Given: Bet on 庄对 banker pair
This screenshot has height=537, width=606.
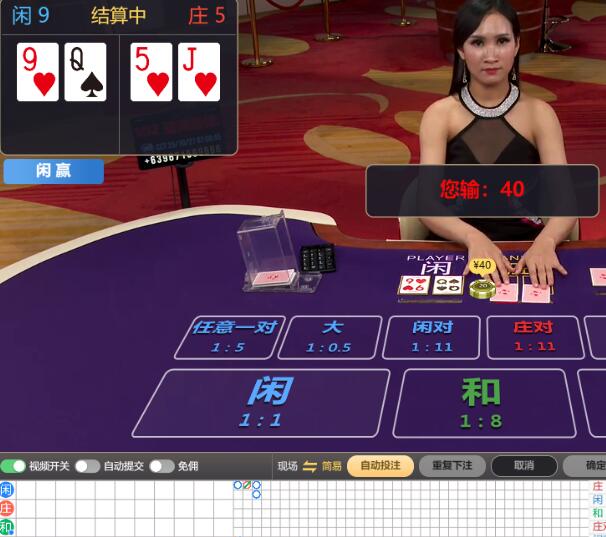Looking at the screenshot, I should (534, 337).
